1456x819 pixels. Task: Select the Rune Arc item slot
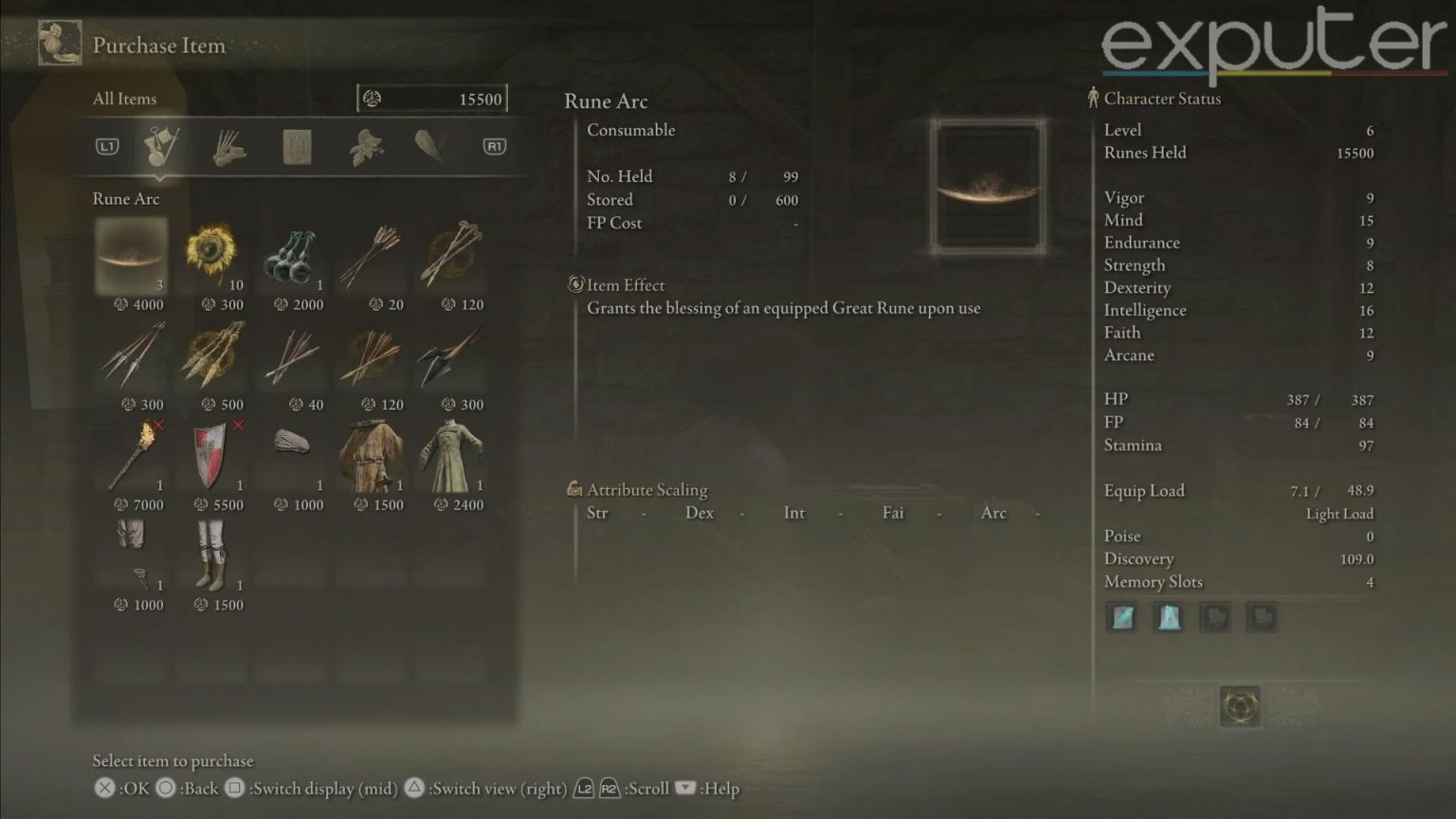point(131,256)
